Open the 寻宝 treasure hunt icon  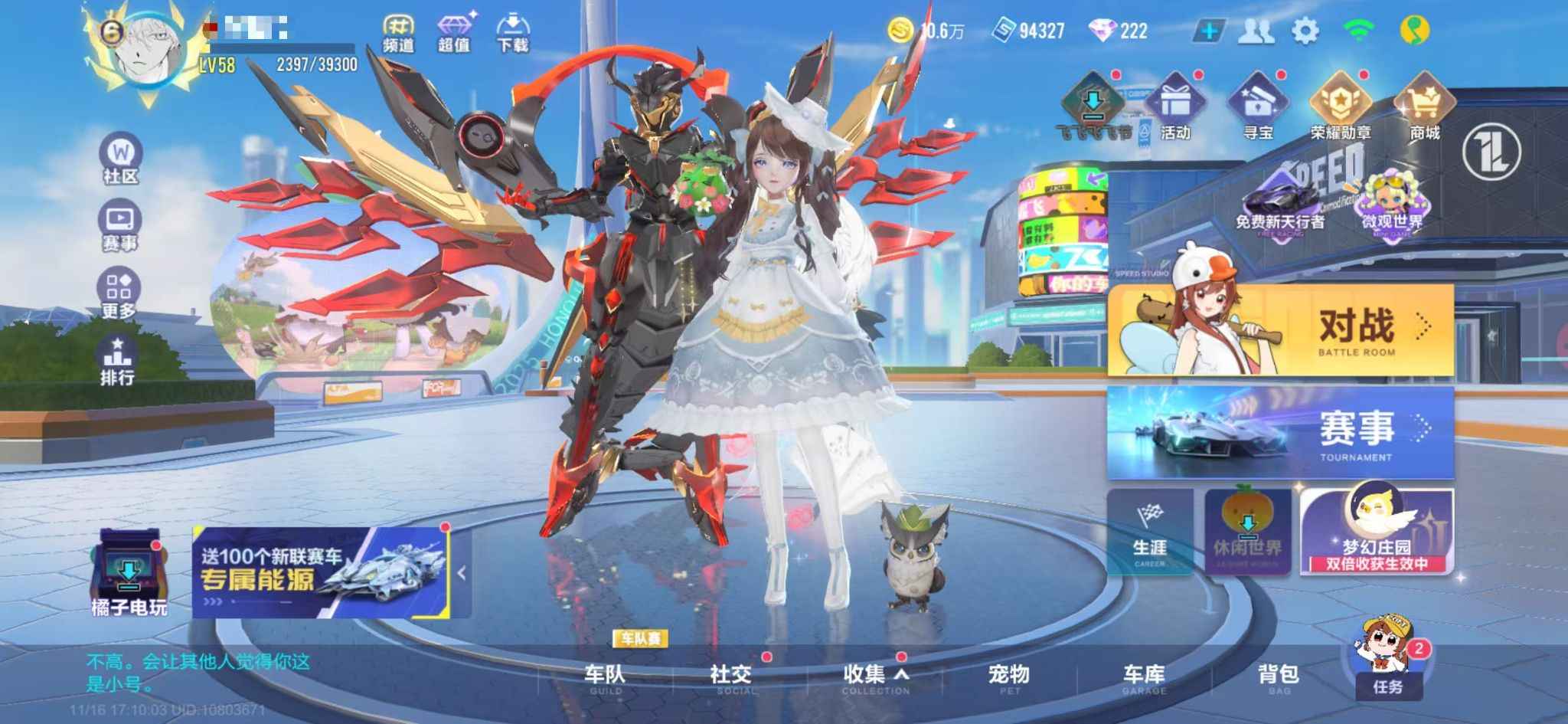tap(1259, 107)
